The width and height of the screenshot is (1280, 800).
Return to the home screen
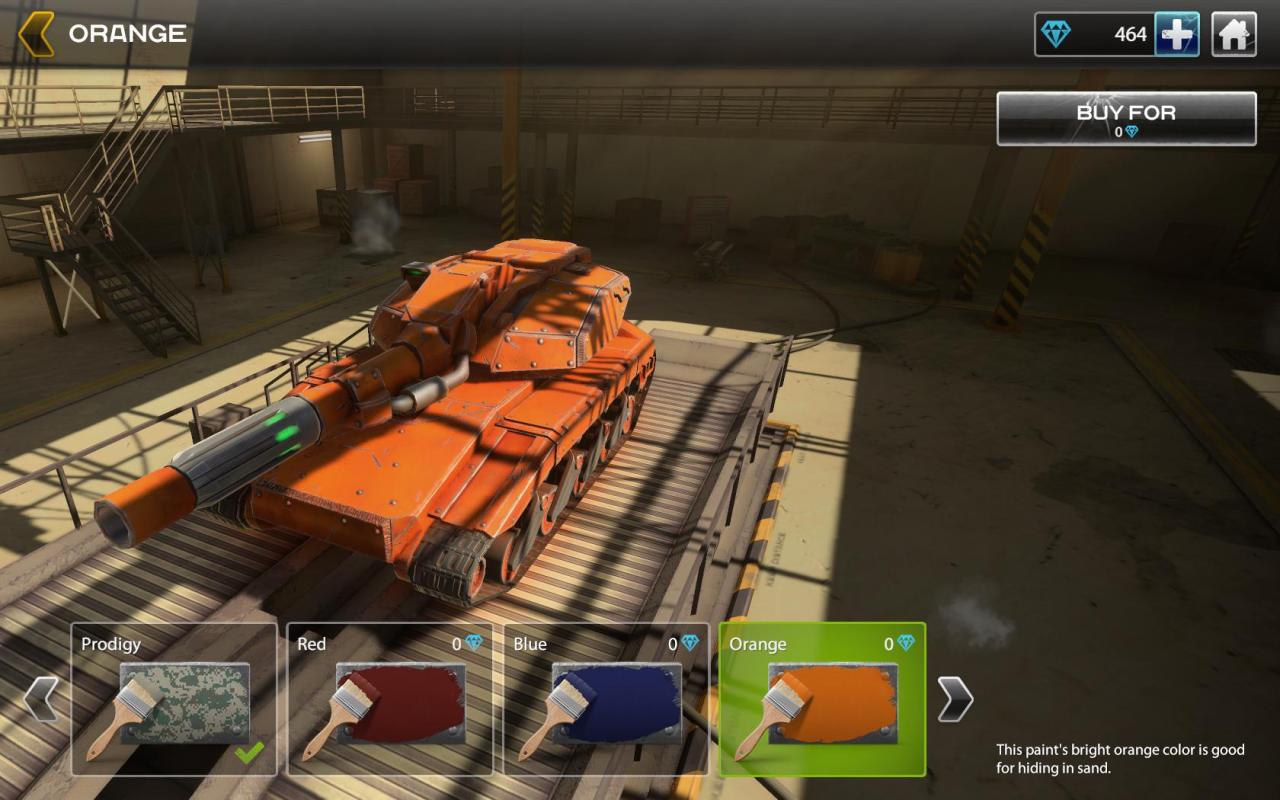(1234, 35)
